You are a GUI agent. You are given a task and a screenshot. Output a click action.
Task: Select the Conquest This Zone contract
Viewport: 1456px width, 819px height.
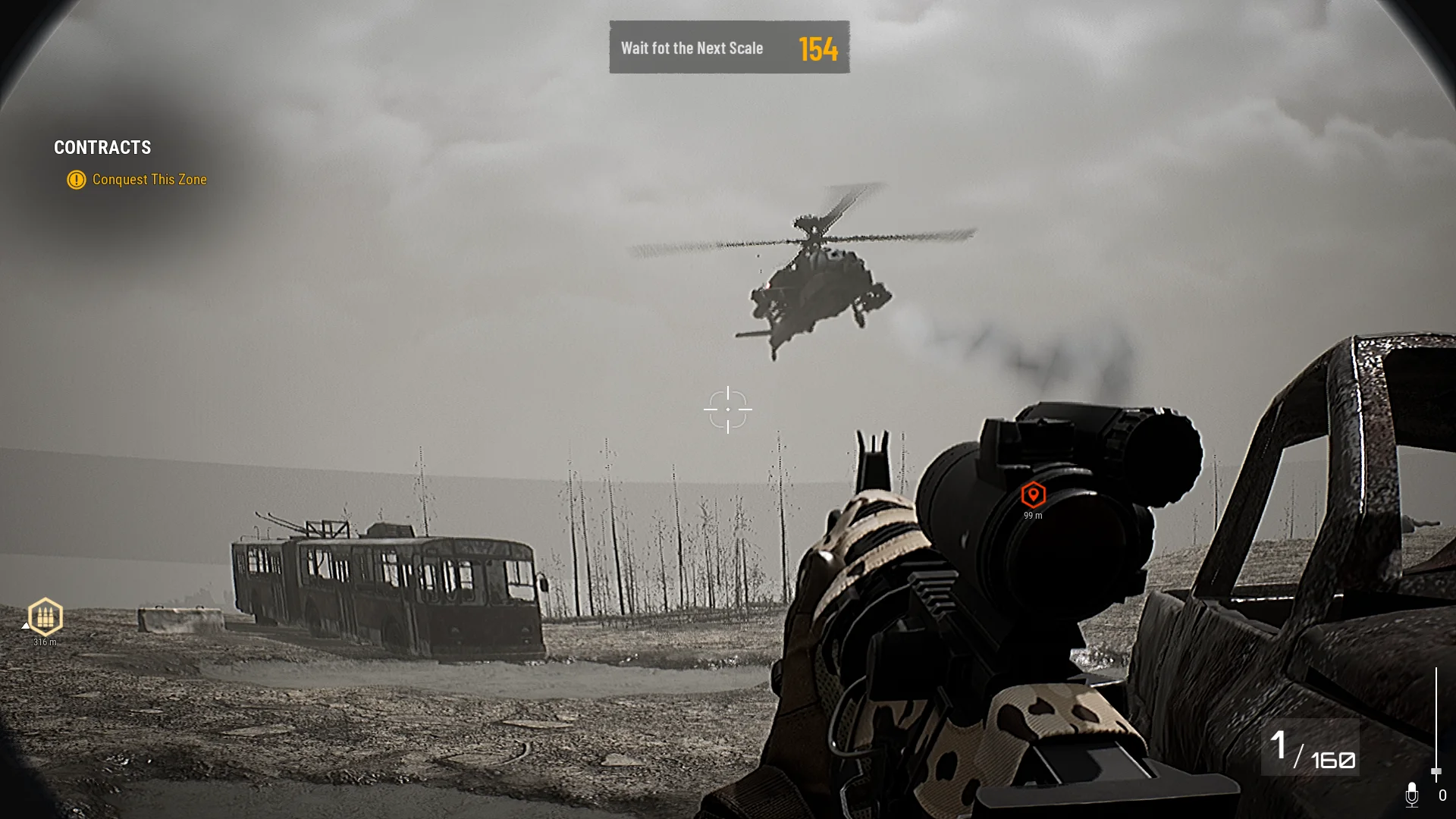click(x=149, y=180)
